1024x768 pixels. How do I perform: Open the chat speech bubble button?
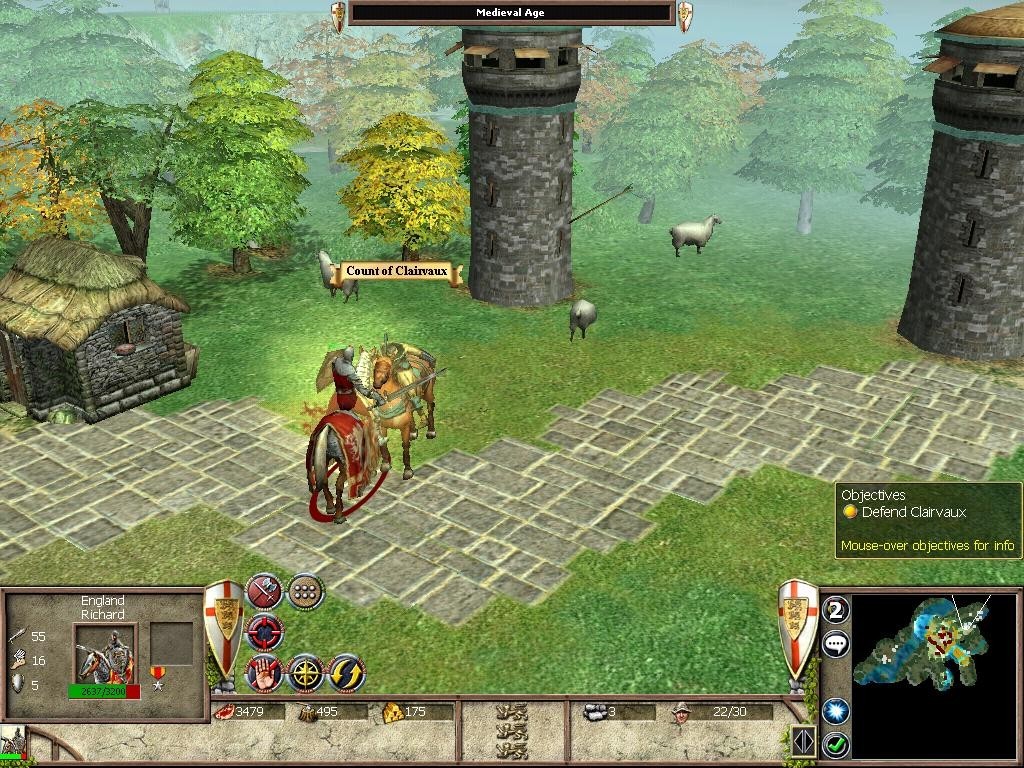pos(835,643)
